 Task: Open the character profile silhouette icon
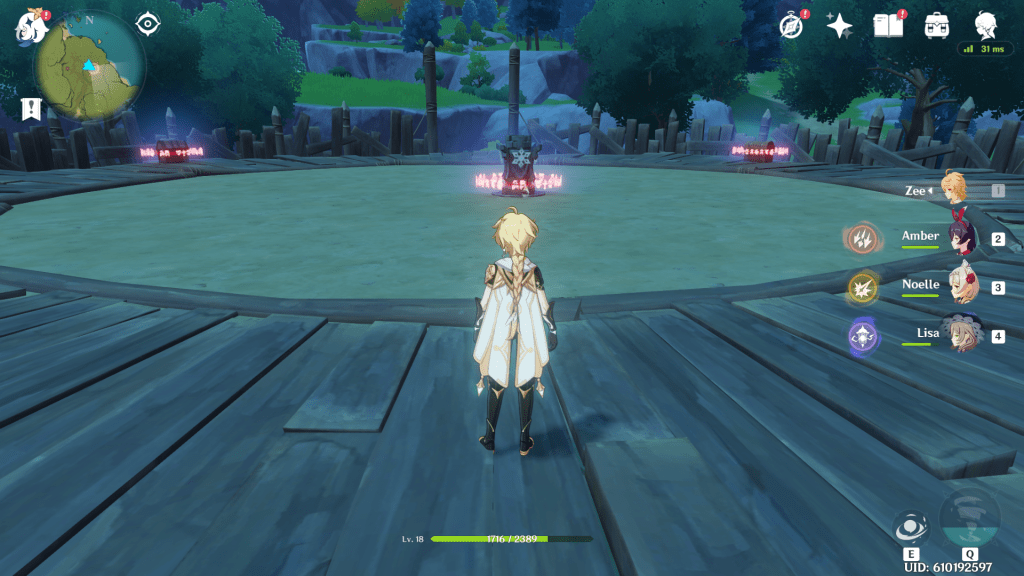pos(985,25)
